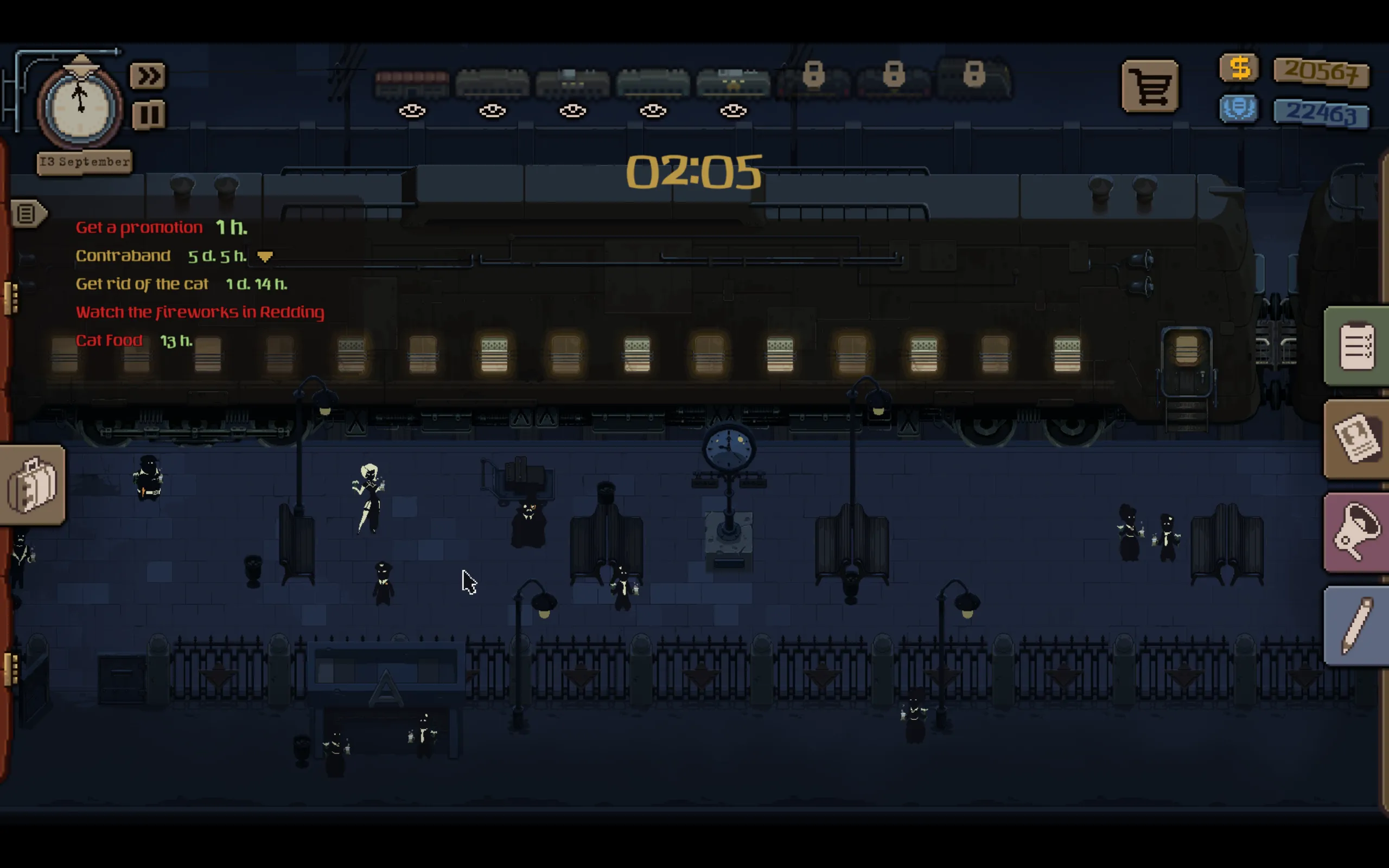
Task: Speed up time with the fast-forward button
Action: [x=148, y=76]
